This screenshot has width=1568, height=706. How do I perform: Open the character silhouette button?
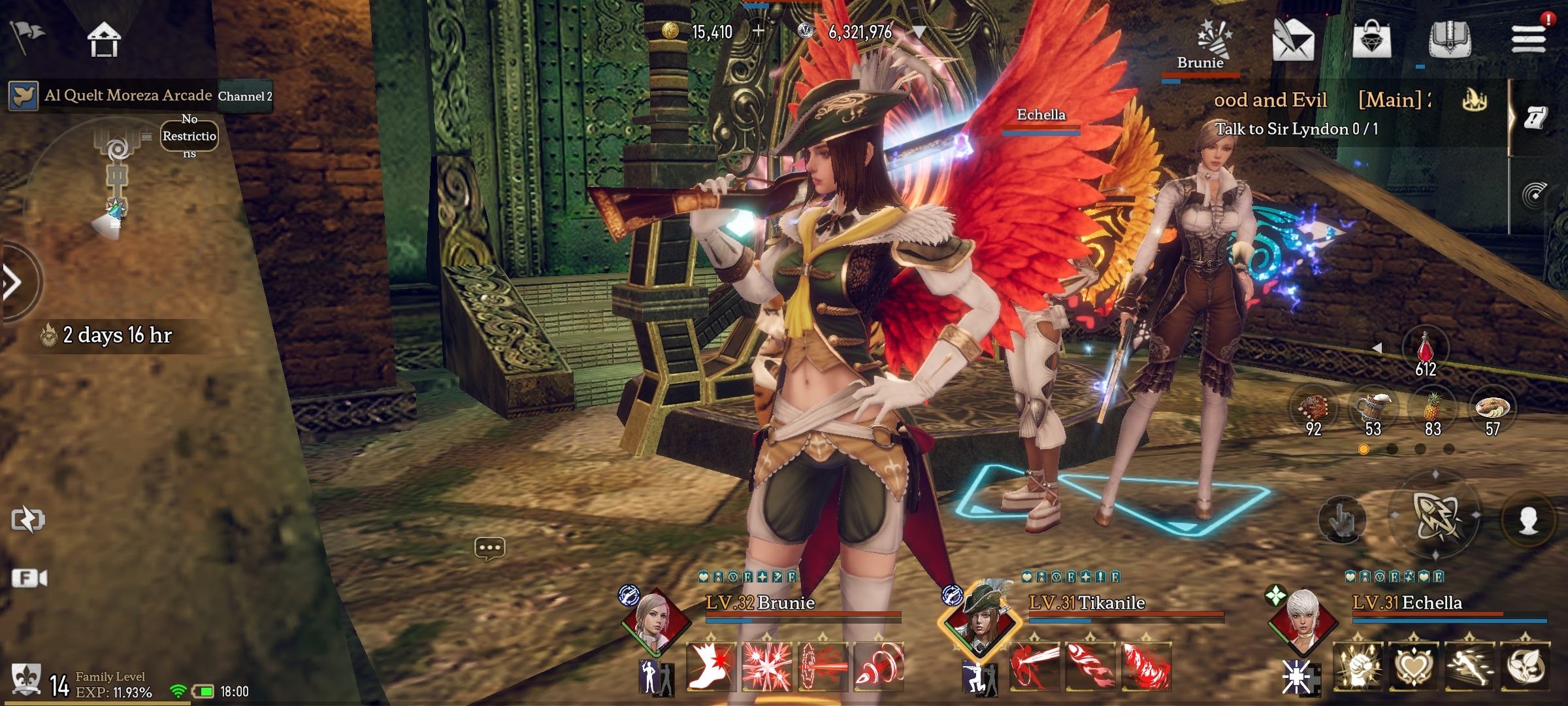pyautogui.click(x=1528, y=521)
